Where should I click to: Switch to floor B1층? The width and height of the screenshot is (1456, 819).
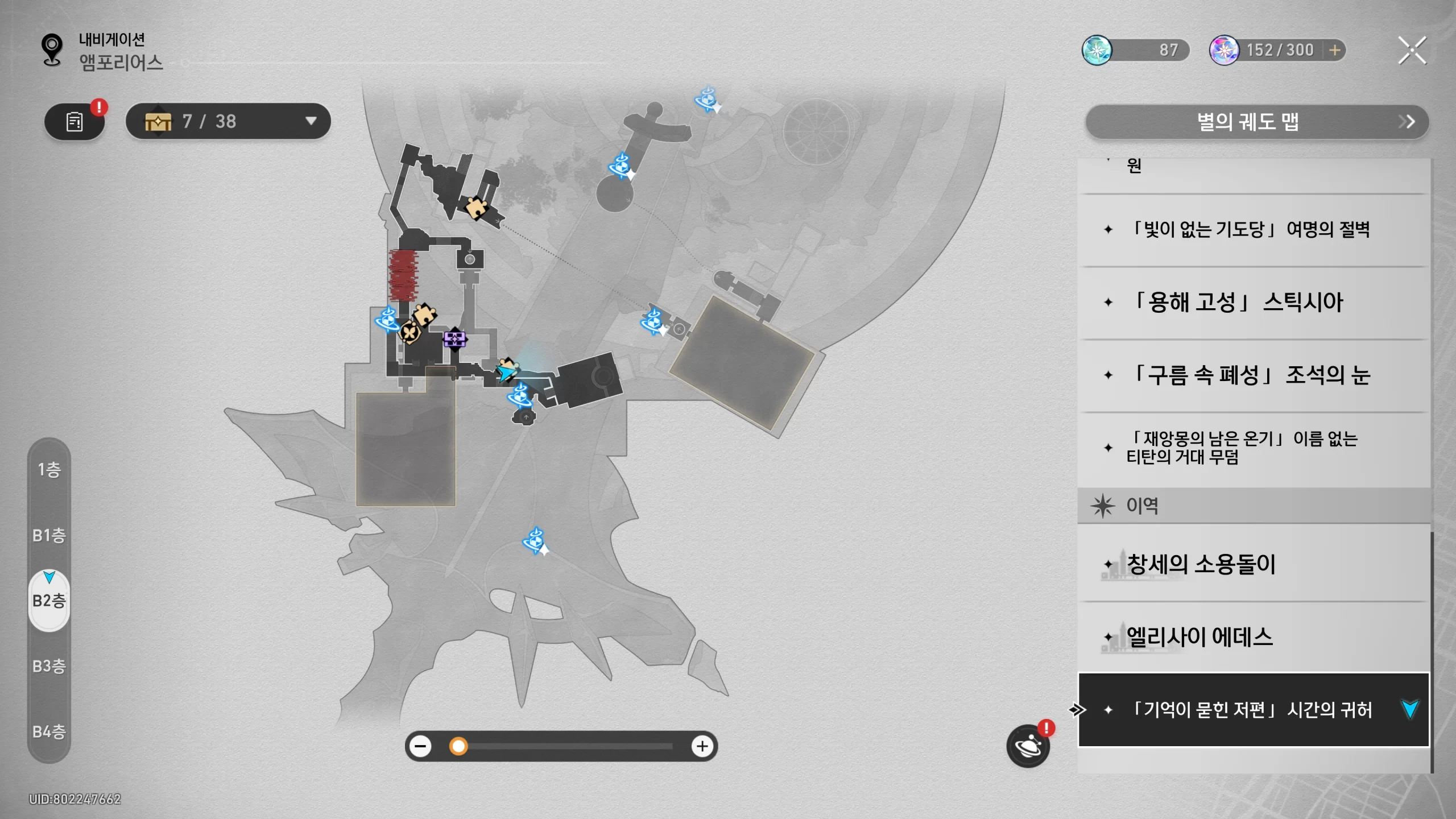(49, 535)
